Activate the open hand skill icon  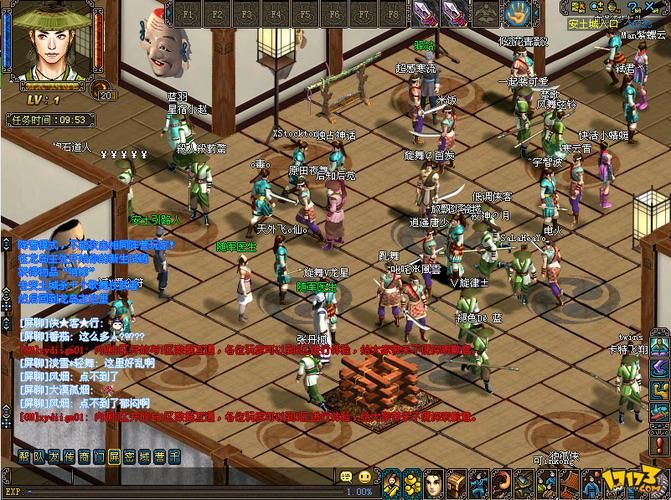coord(517,14)
